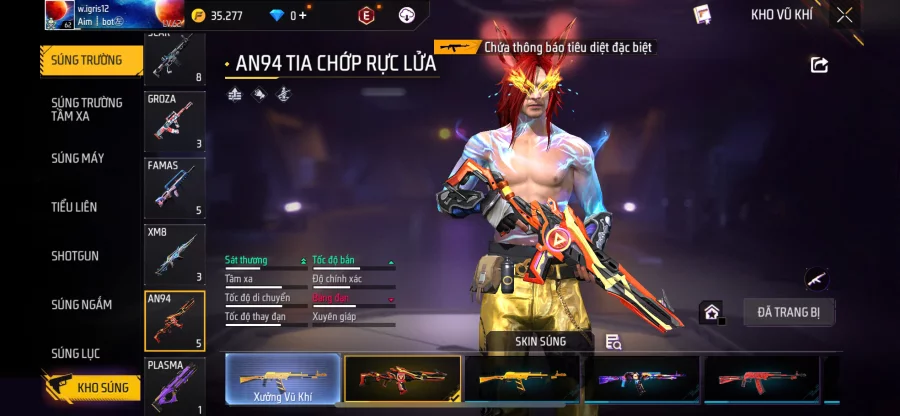Open the skin search filter icon
Viewport: 900px width, 416px height.
(614, 342)
